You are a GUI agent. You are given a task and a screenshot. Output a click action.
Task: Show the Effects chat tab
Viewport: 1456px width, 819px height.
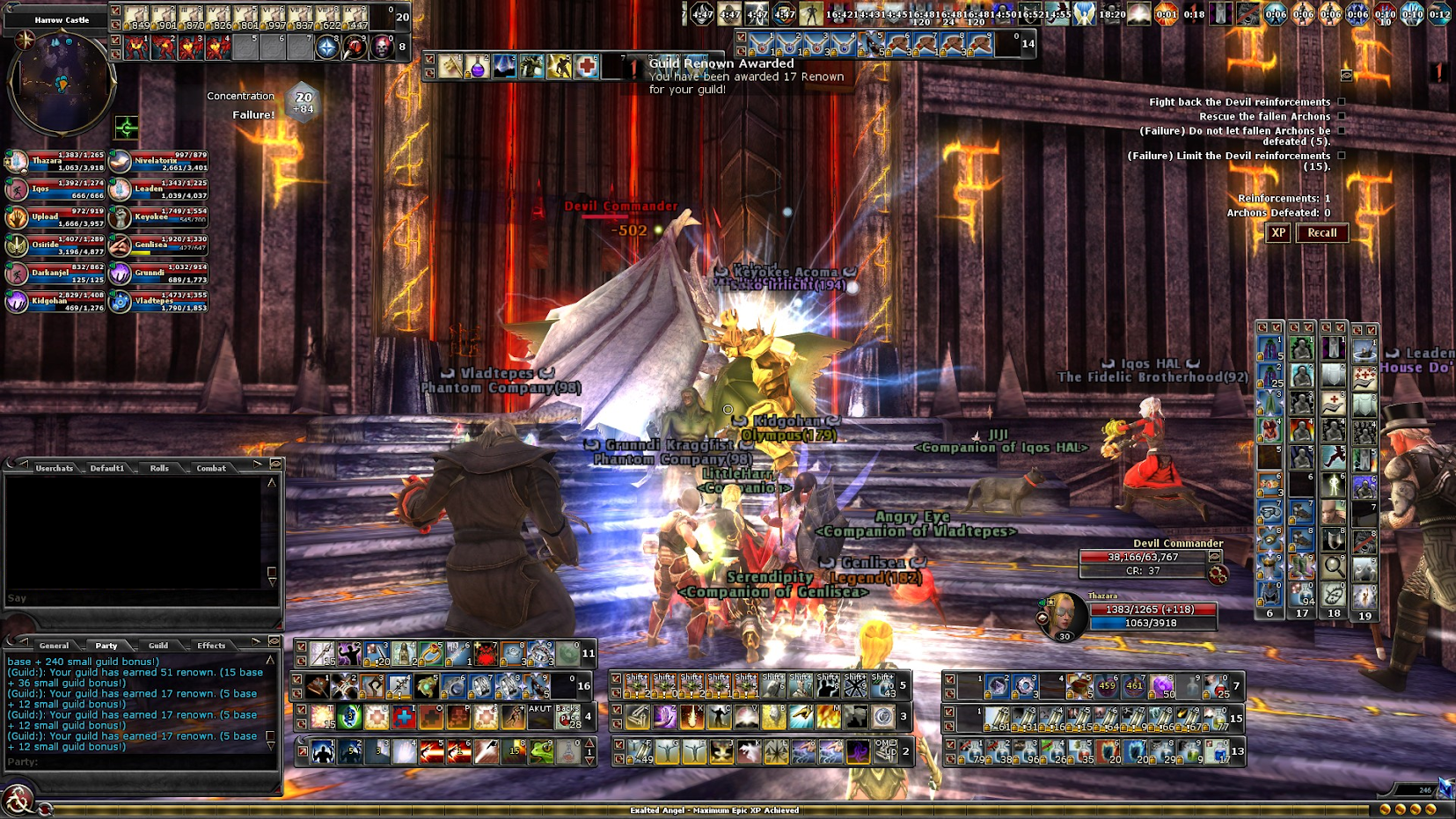(211, 646)
